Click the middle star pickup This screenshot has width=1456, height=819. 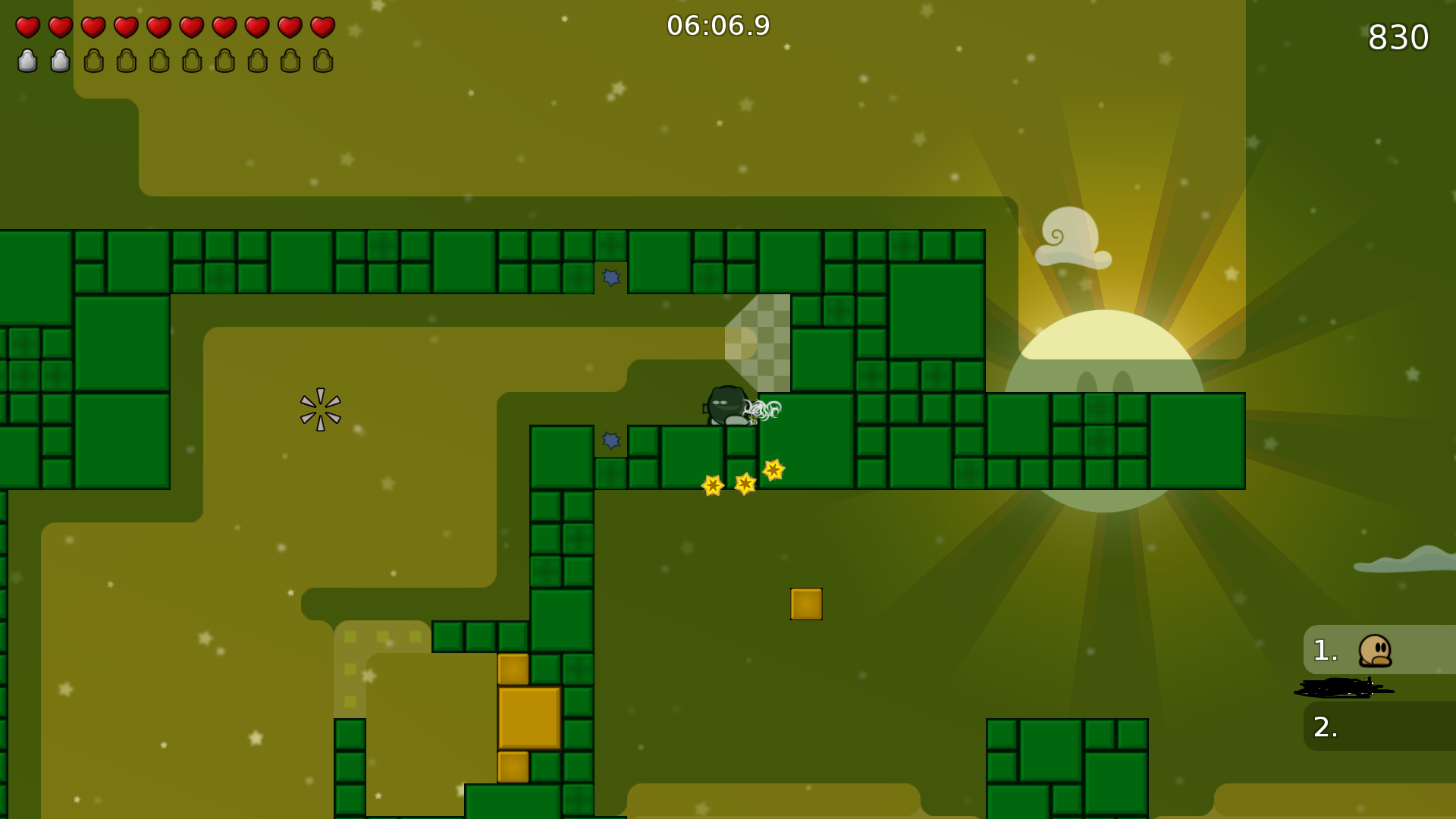coord(745,483)
